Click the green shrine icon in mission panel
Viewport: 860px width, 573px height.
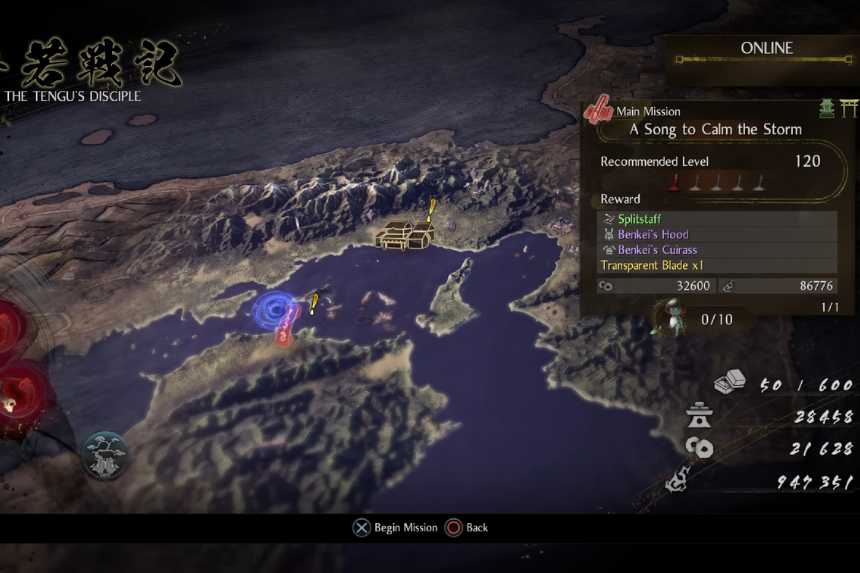click(827, 108)
